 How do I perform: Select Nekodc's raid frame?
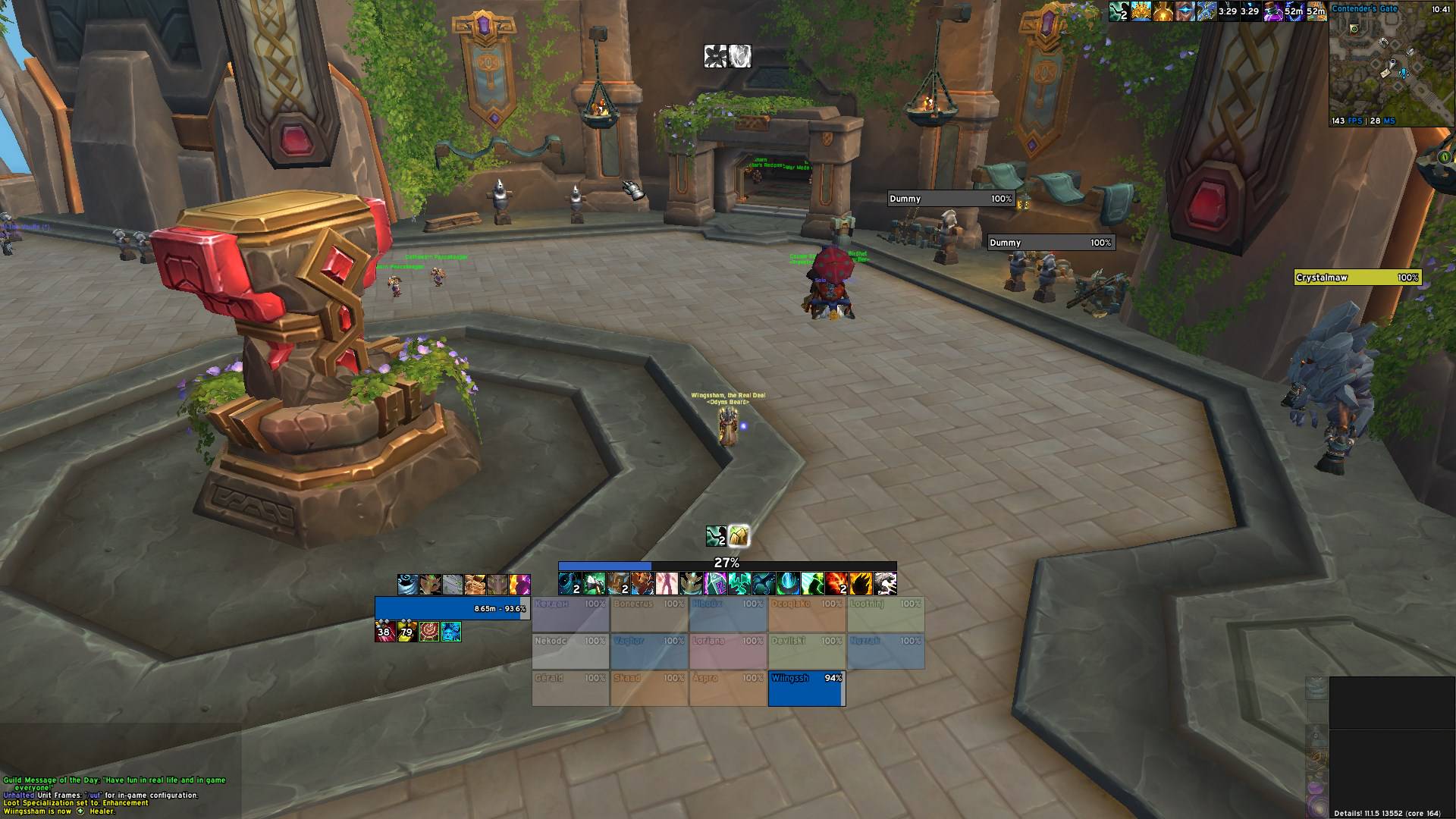570,651
